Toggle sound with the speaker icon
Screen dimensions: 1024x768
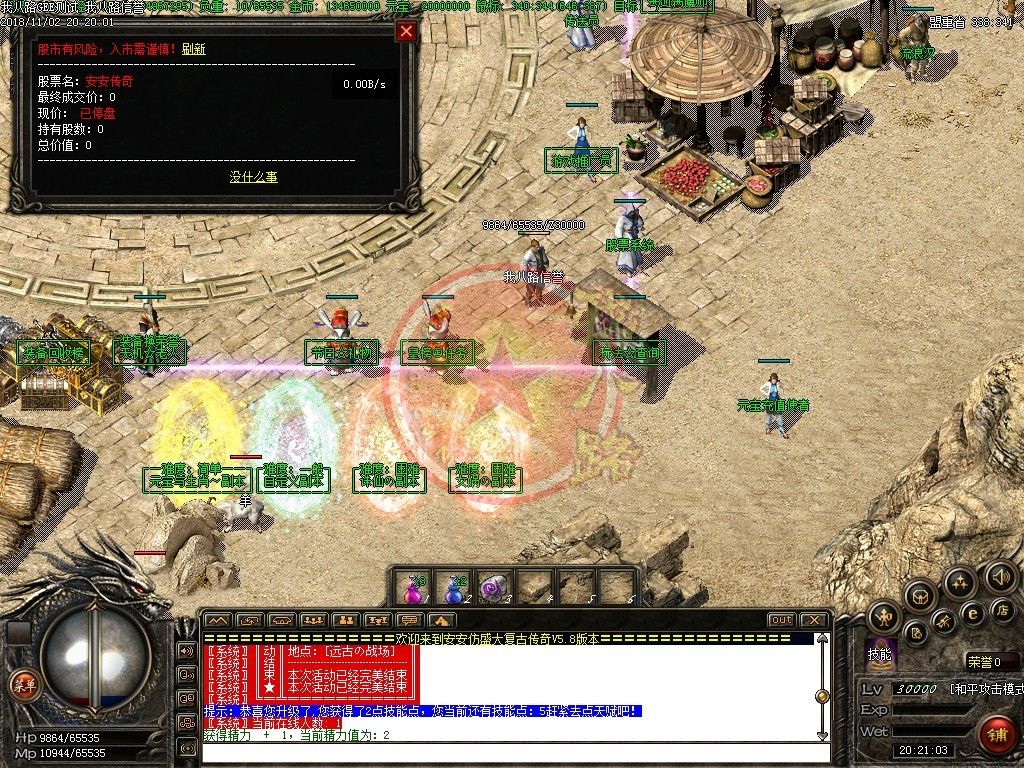pyautogui.click(x=1000, y=576)
